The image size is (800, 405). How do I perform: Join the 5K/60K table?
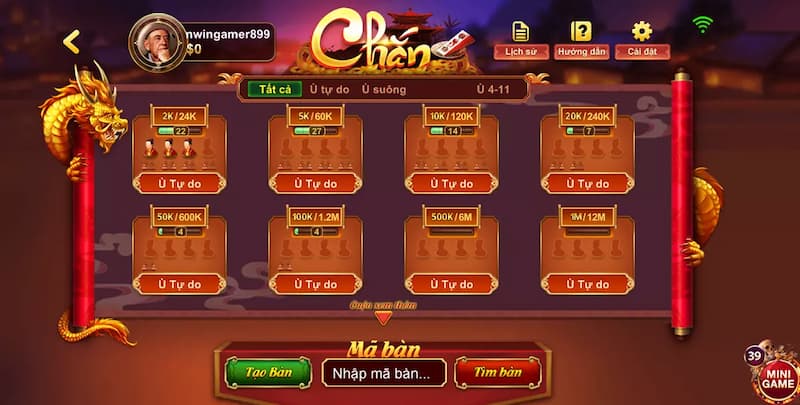[x=315, y=183]
